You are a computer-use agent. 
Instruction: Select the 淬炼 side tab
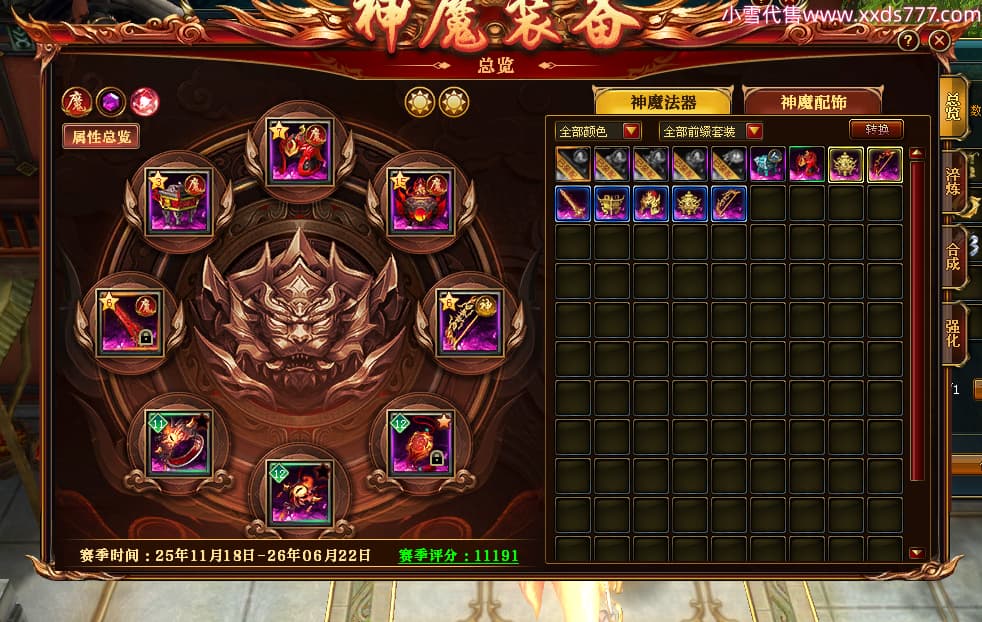(x=954, y=181)
